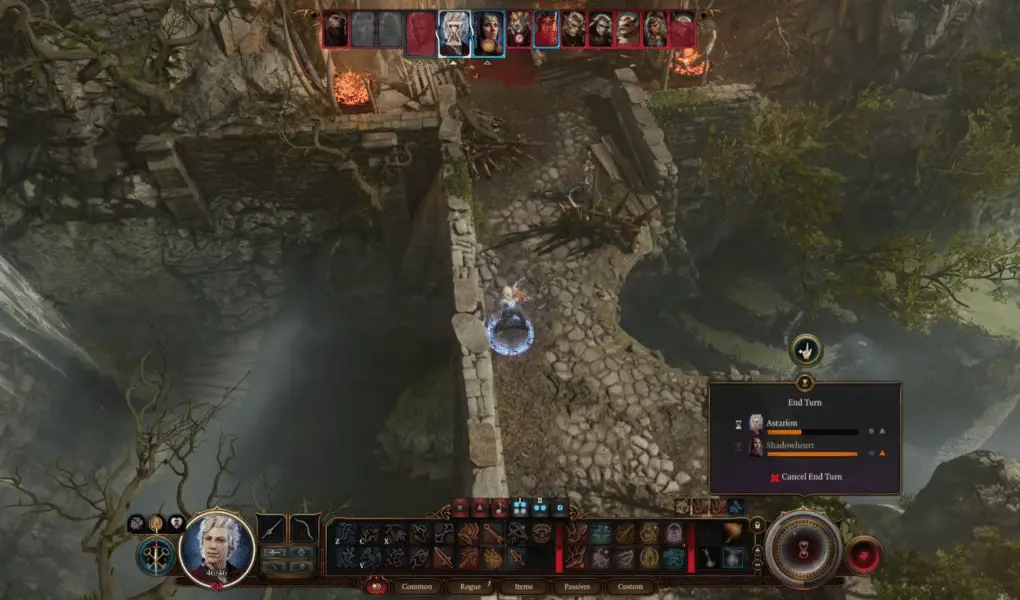Switch to the Custom hotbar tab
Screen dimensions: 1020x600
point(630,587)
